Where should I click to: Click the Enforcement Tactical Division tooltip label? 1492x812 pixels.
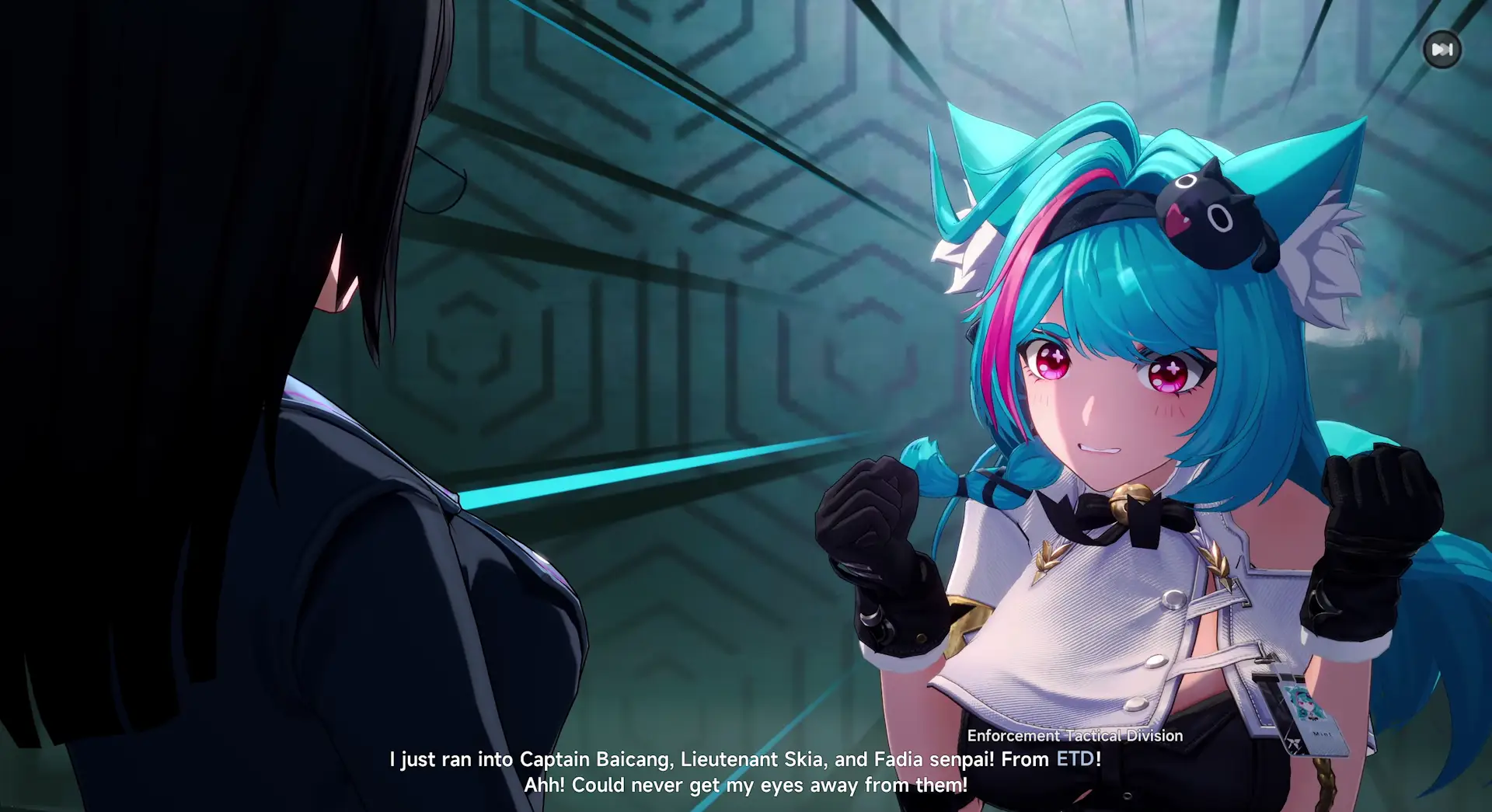coord(1075,736)
